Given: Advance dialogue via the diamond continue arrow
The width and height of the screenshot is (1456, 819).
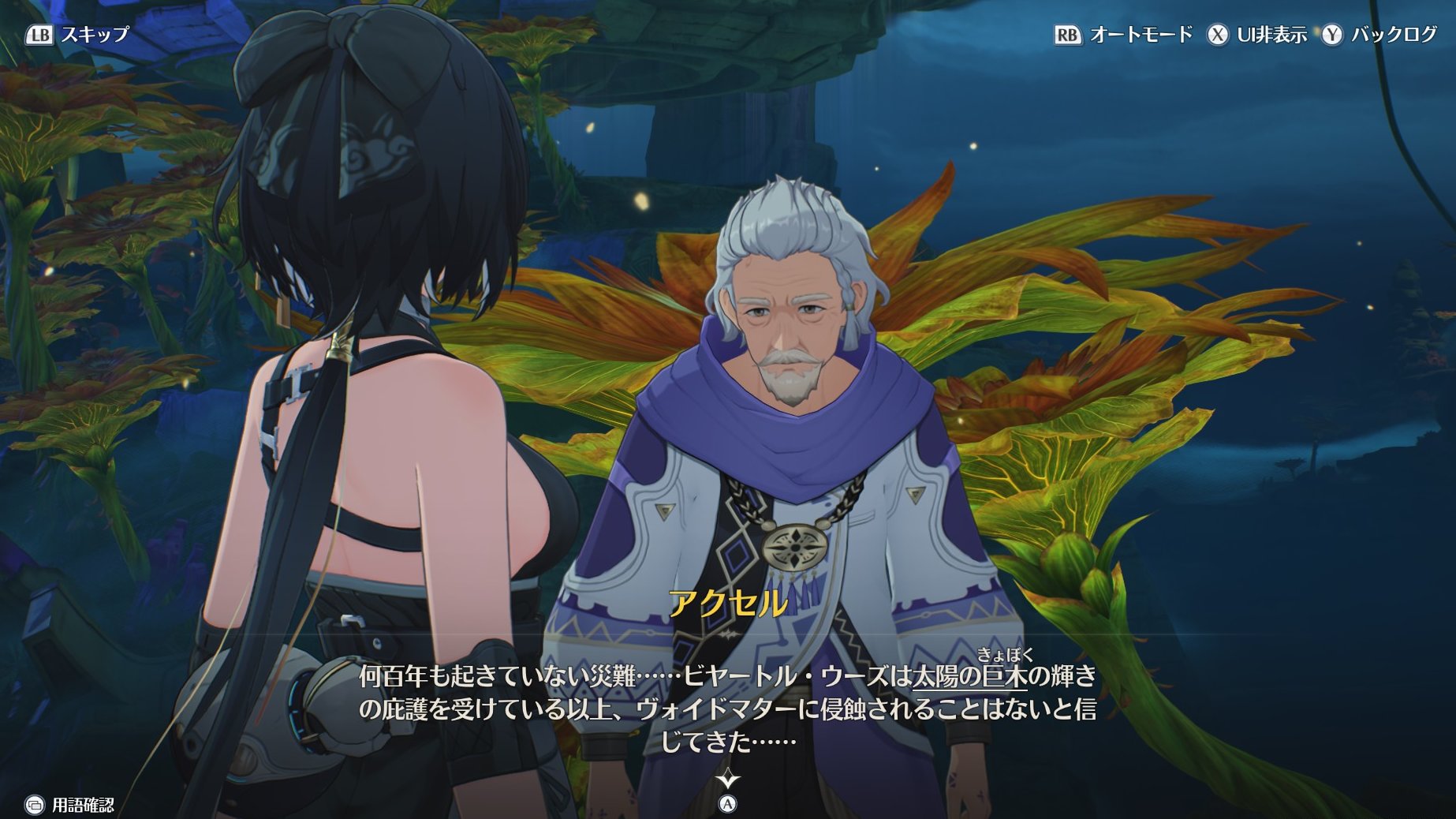Looking at the screenshot, I should tap(727, 781).
